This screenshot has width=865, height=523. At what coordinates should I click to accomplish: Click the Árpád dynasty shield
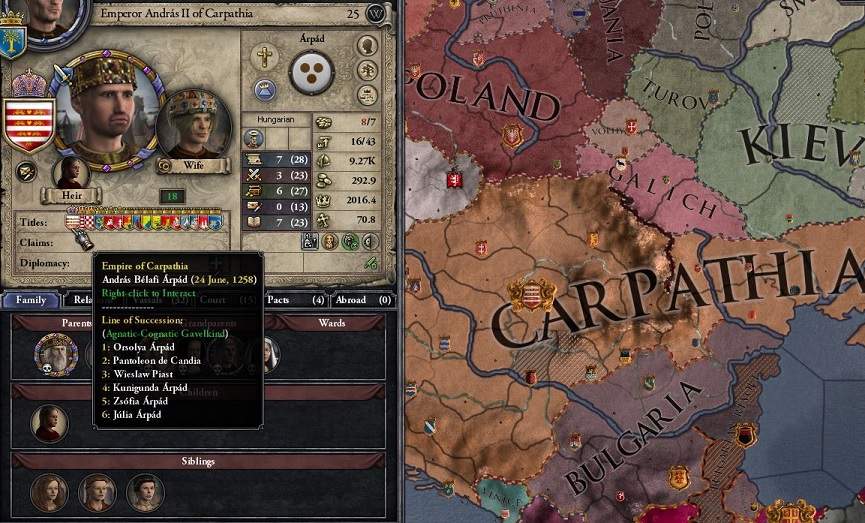point(311,73)
